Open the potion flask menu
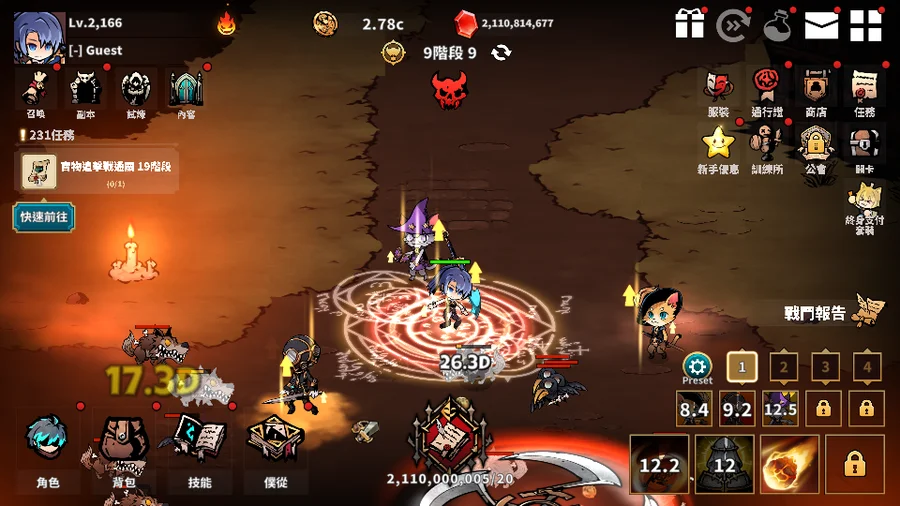Image resolution: width=900 pixels, height=506 pixels. point(777,25)
